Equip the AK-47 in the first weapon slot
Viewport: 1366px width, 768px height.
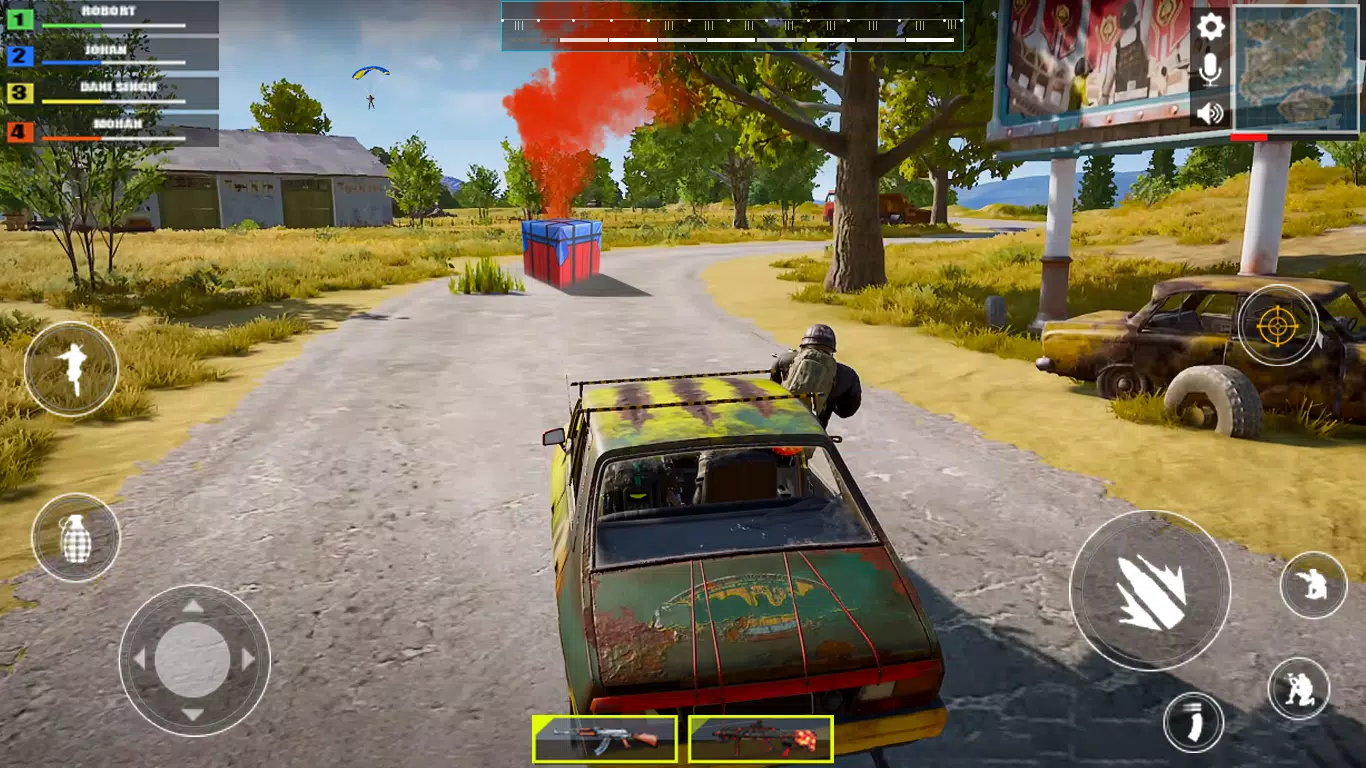point(607,740)
